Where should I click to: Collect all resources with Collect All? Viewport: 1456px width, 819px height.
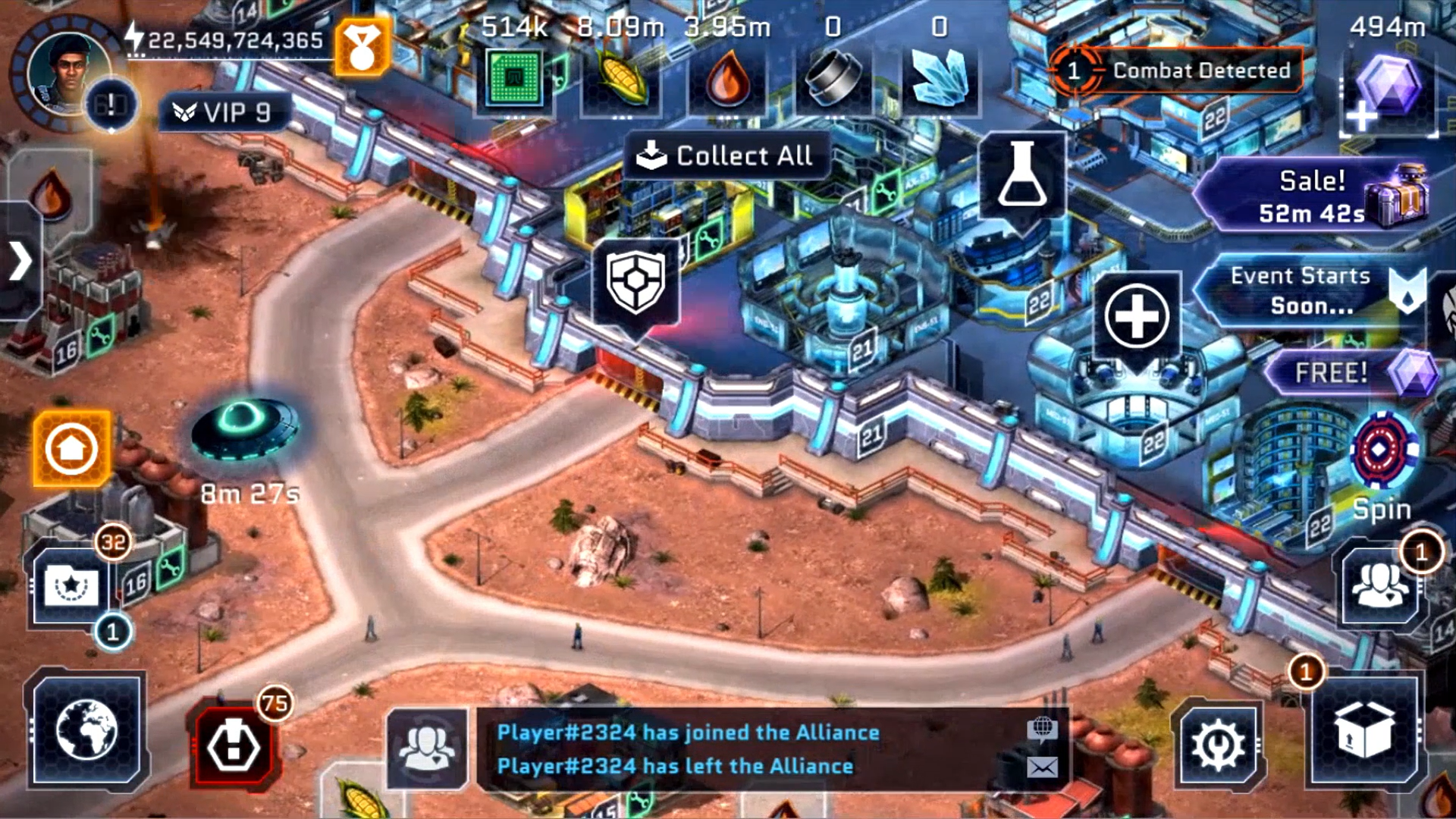pyautogui.click(x=726, y=155)
